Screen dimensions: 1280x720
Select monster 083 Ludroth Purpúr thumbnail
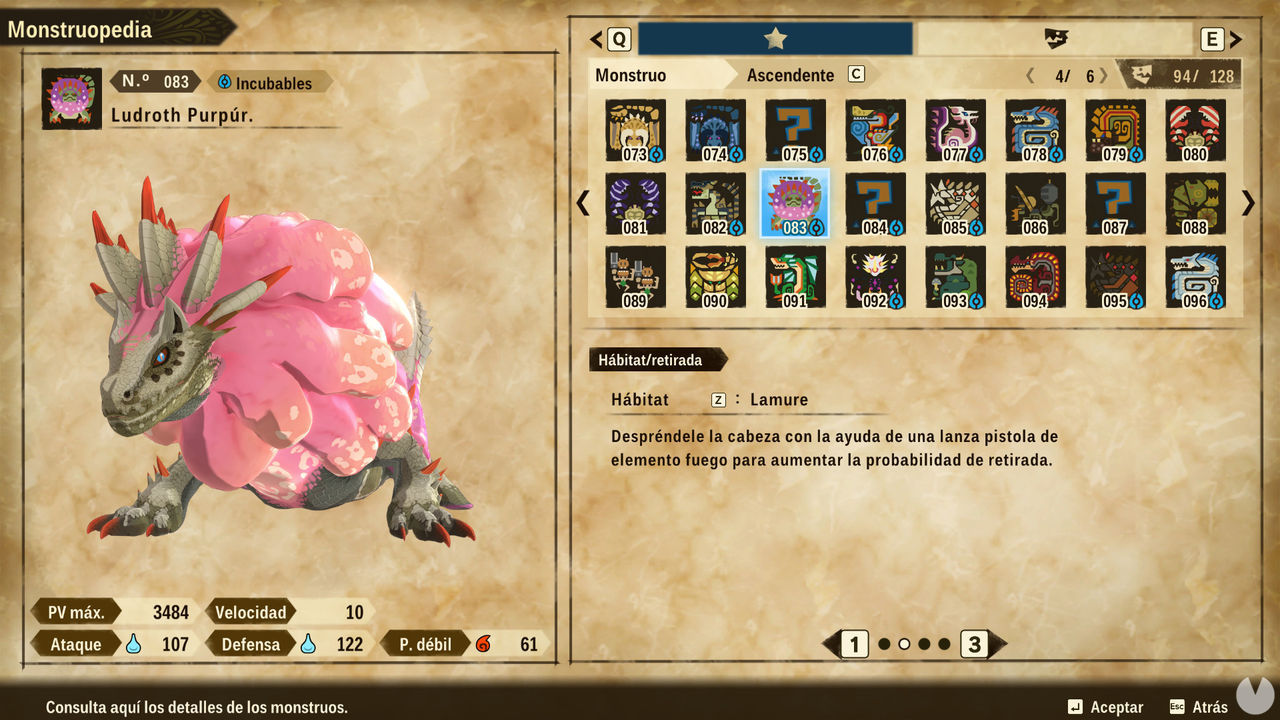click(794, 203)
